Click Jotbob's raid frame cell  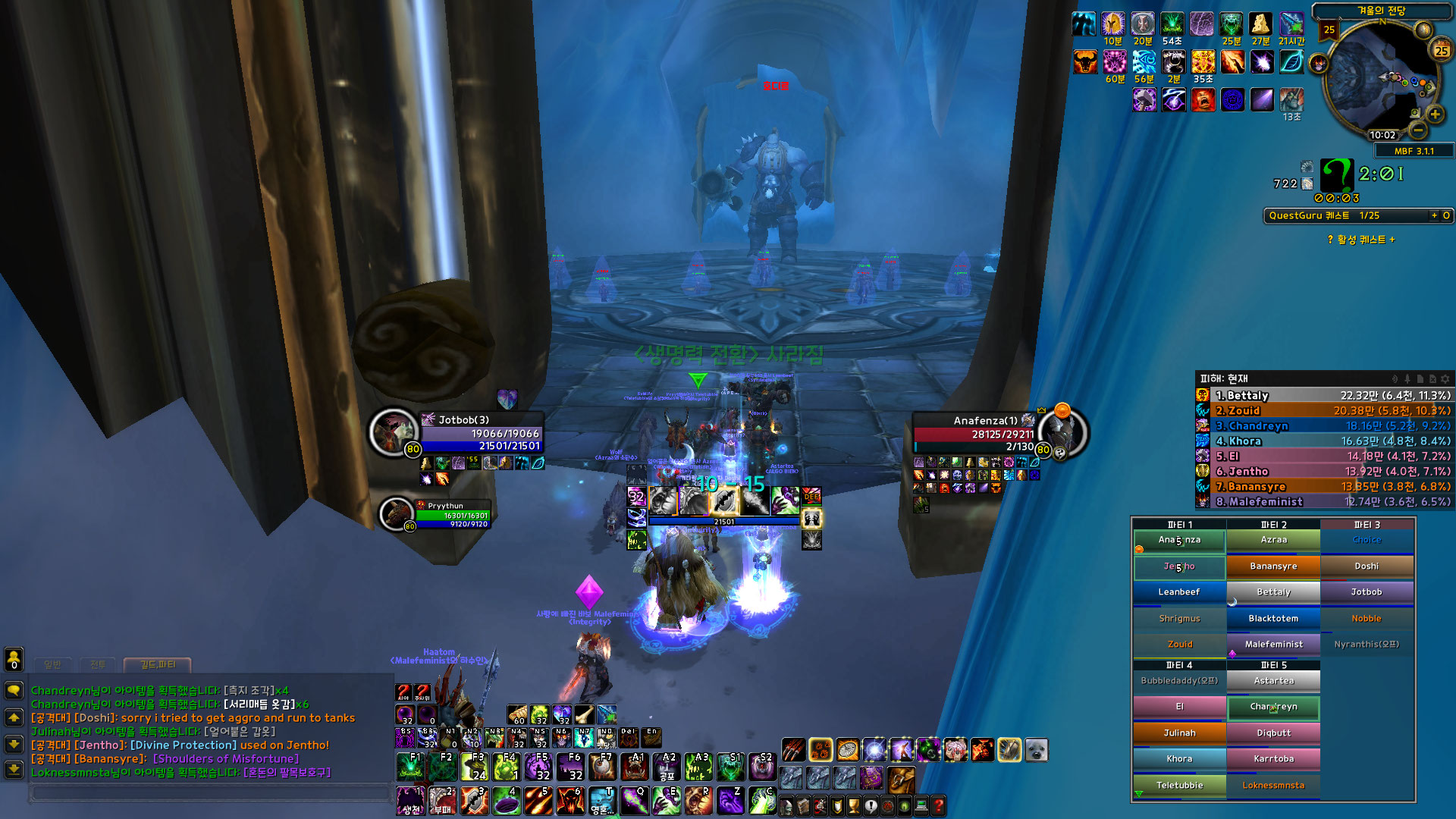pos(1367,592)
